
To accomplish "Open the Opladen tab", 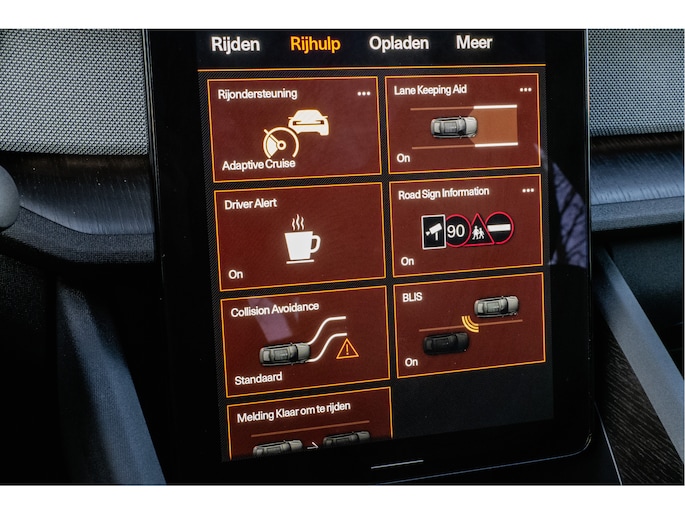I will (x=398, y=44).
